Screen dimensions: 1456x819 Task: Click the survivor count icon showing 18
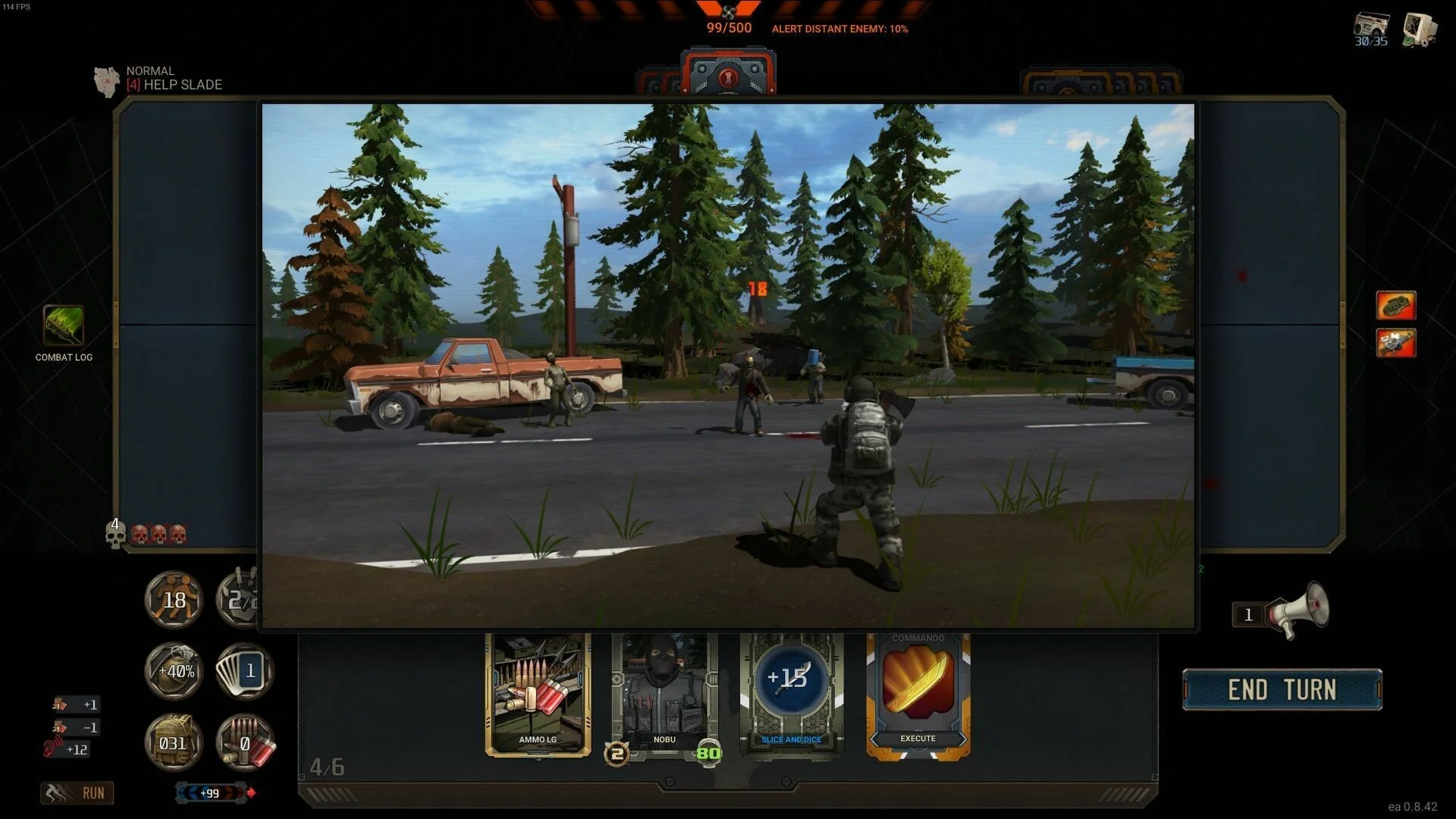click(174, 600)
